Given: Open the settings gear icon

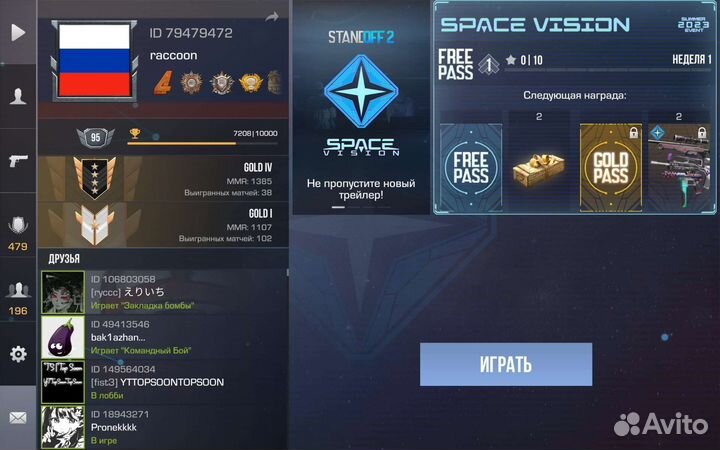Looking at the screenshot, I should pos(18,354).
